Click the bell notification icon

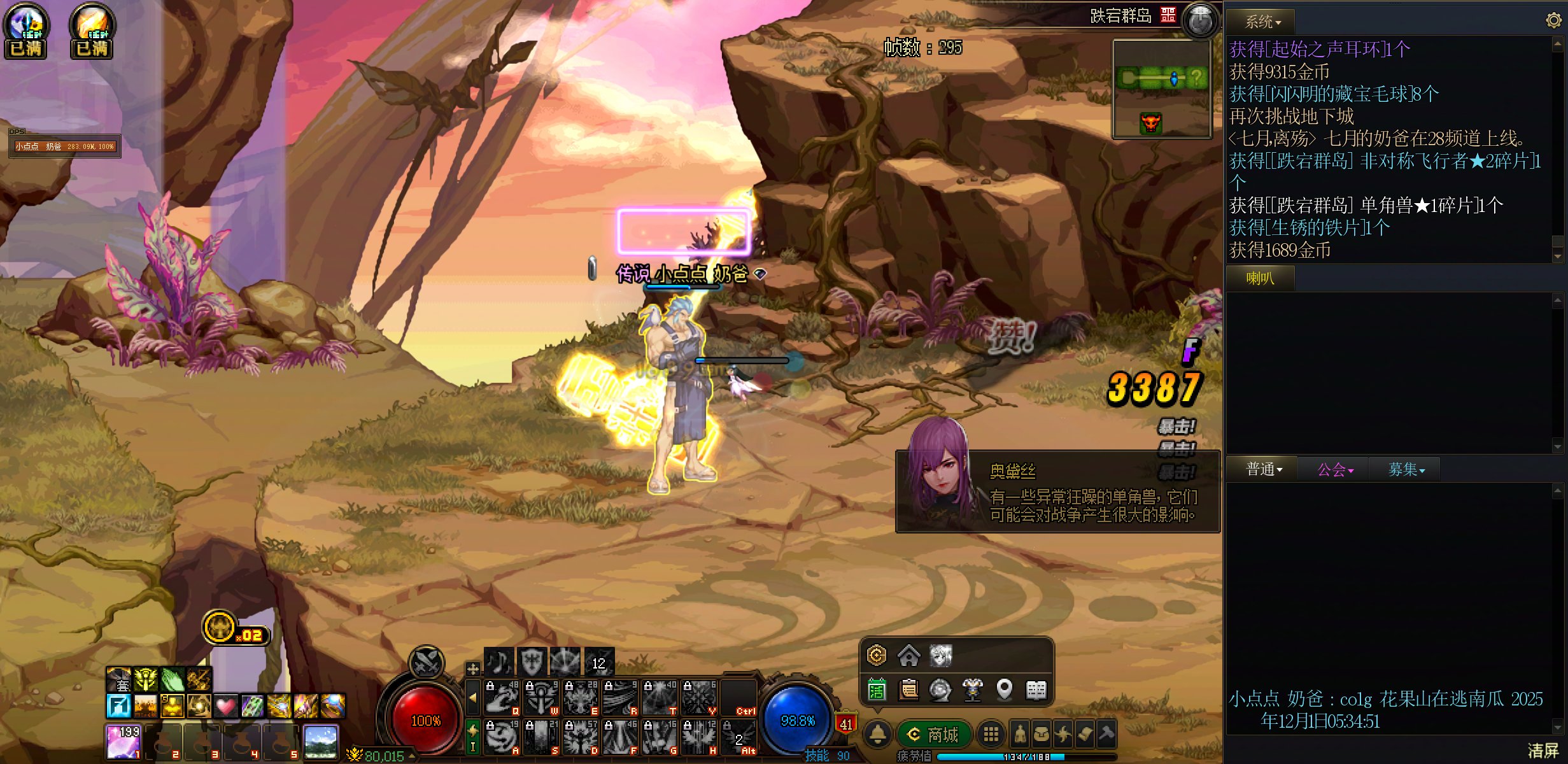coord(878,735)
